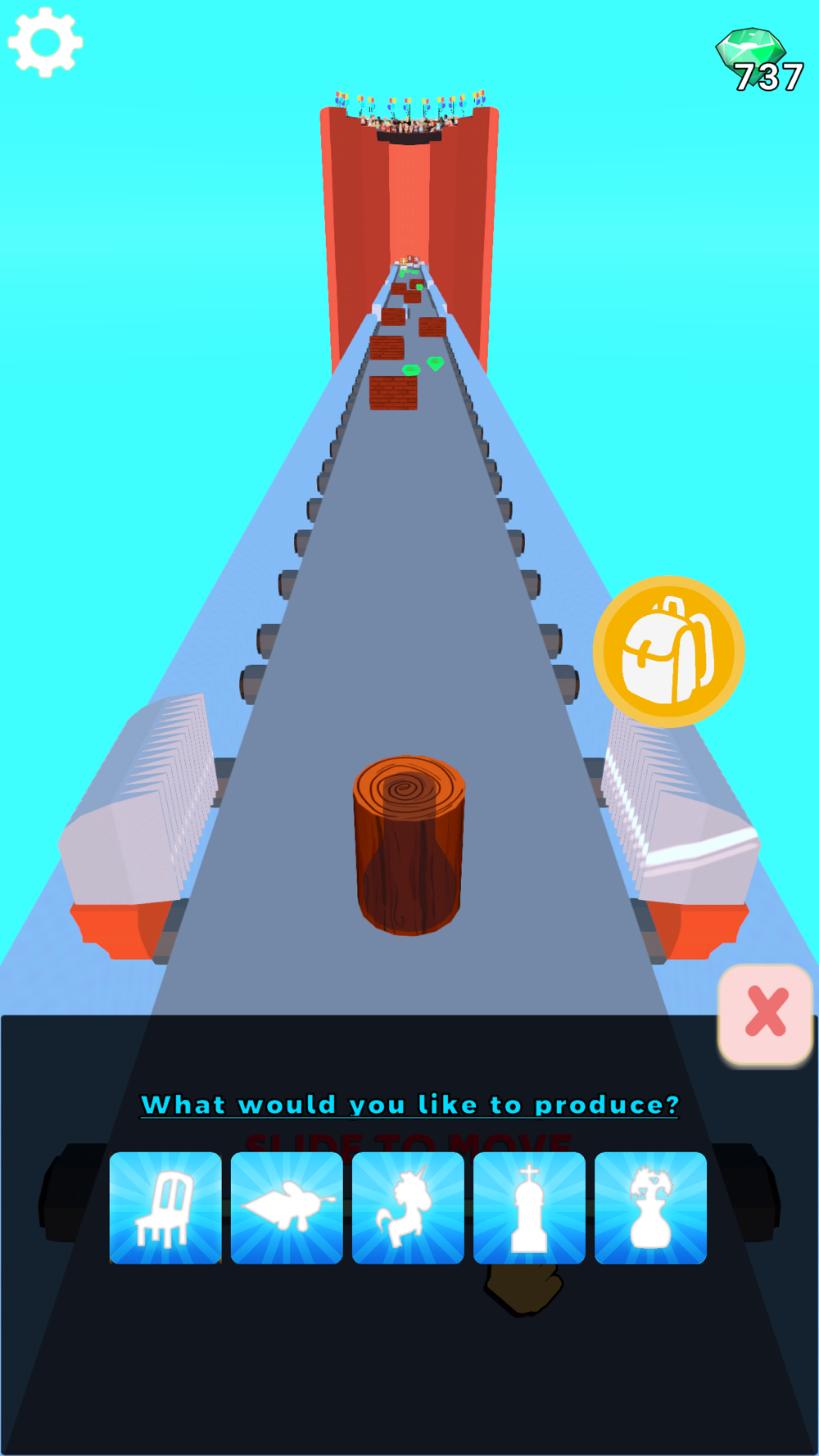
Task: Pick the unicorn to produce
Action: 408,1208
